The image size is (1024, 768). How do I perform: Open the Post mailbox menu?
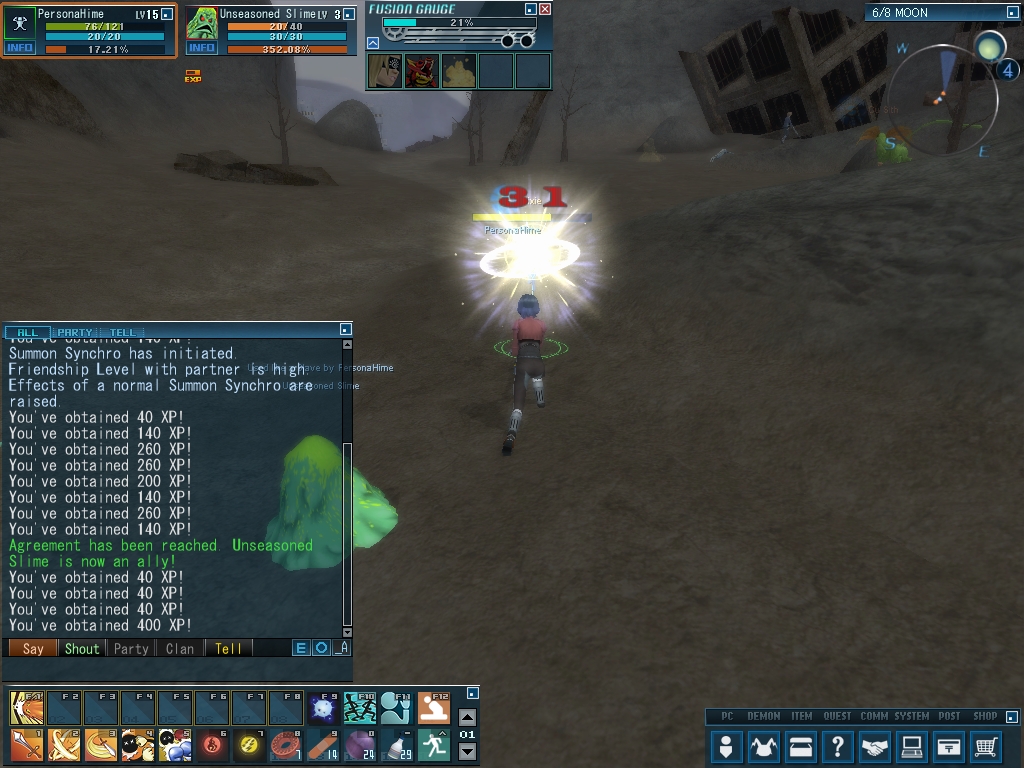[x=949, y=746]
